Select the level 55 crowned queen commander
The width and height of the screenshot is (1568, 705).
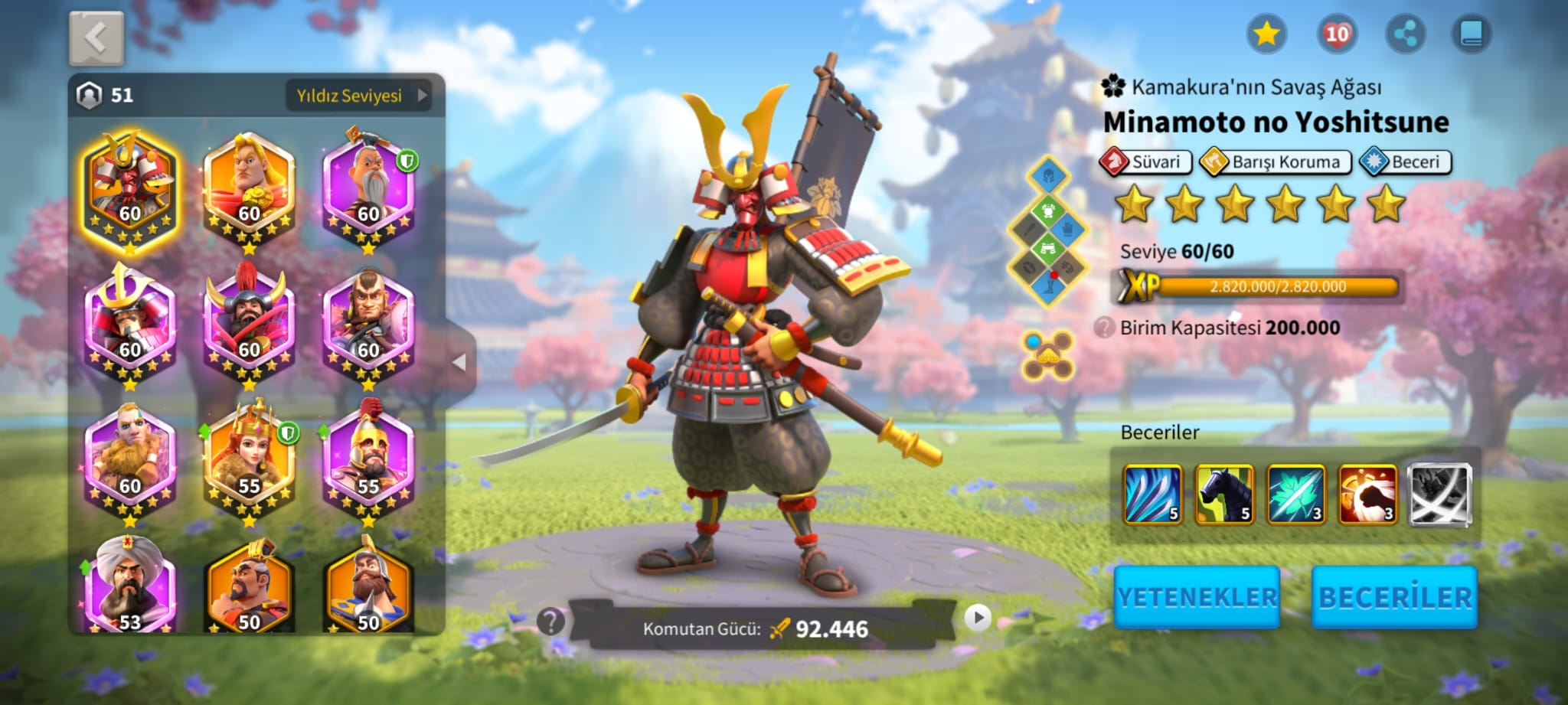(249, 461)
